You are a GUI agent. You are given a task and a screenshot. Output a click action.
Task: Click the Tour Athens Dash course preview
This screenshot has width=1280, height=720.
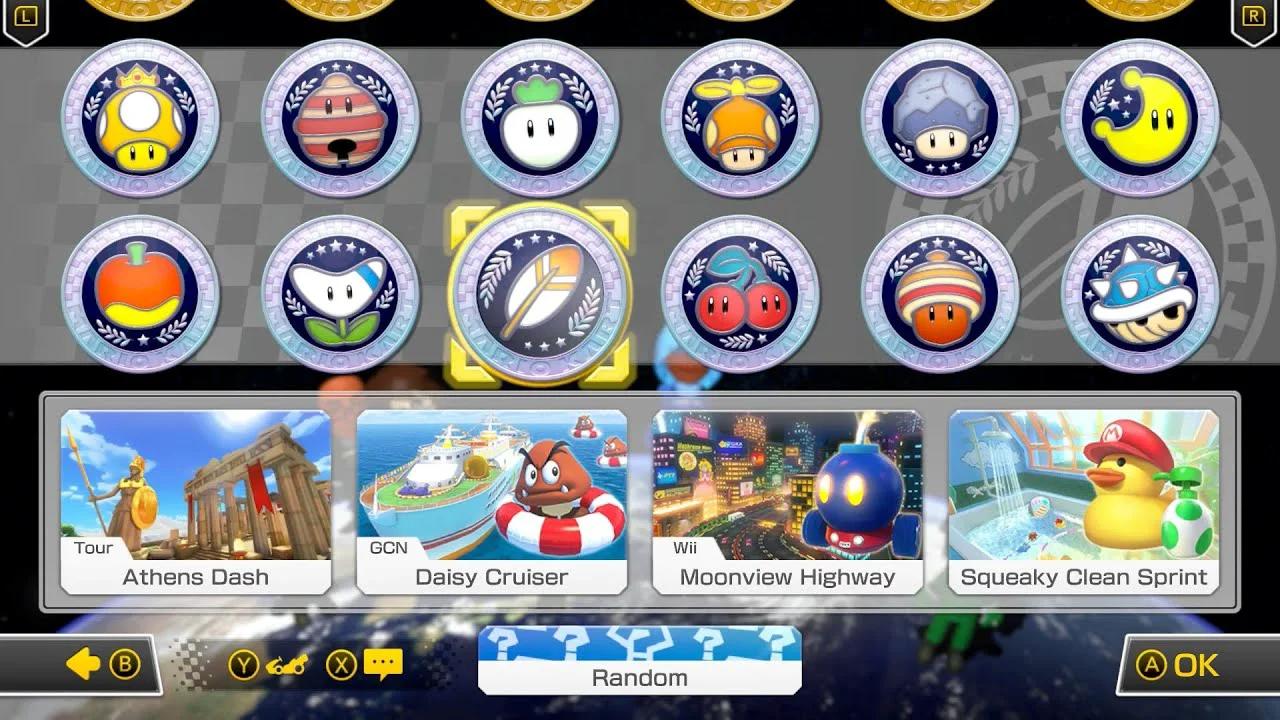click(x=195, y=500)
